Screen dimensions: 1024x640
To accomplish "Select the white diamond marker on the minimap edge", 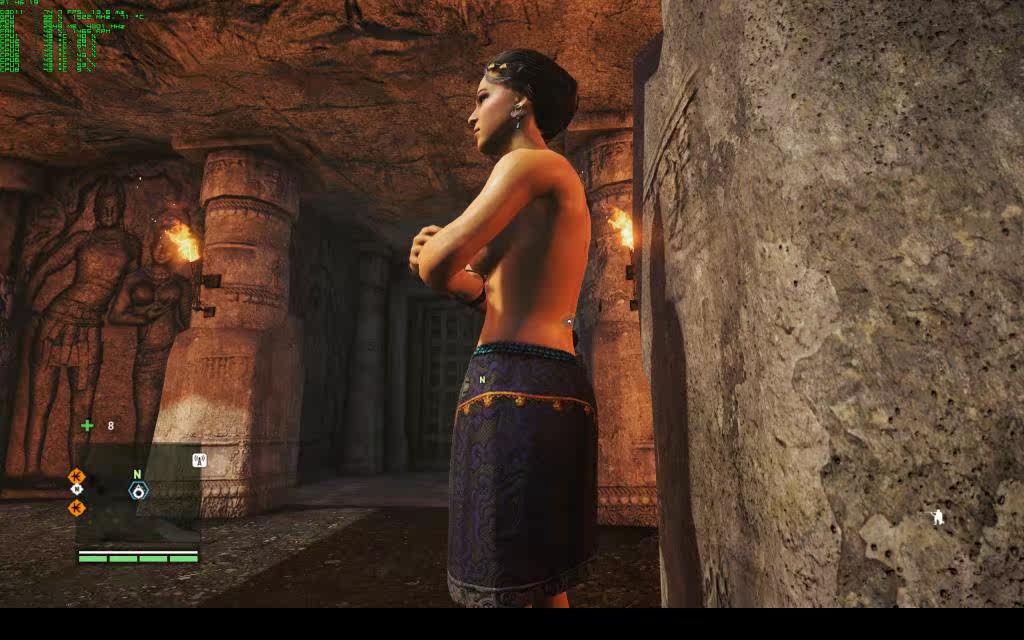I will click(x=77, y=490).
